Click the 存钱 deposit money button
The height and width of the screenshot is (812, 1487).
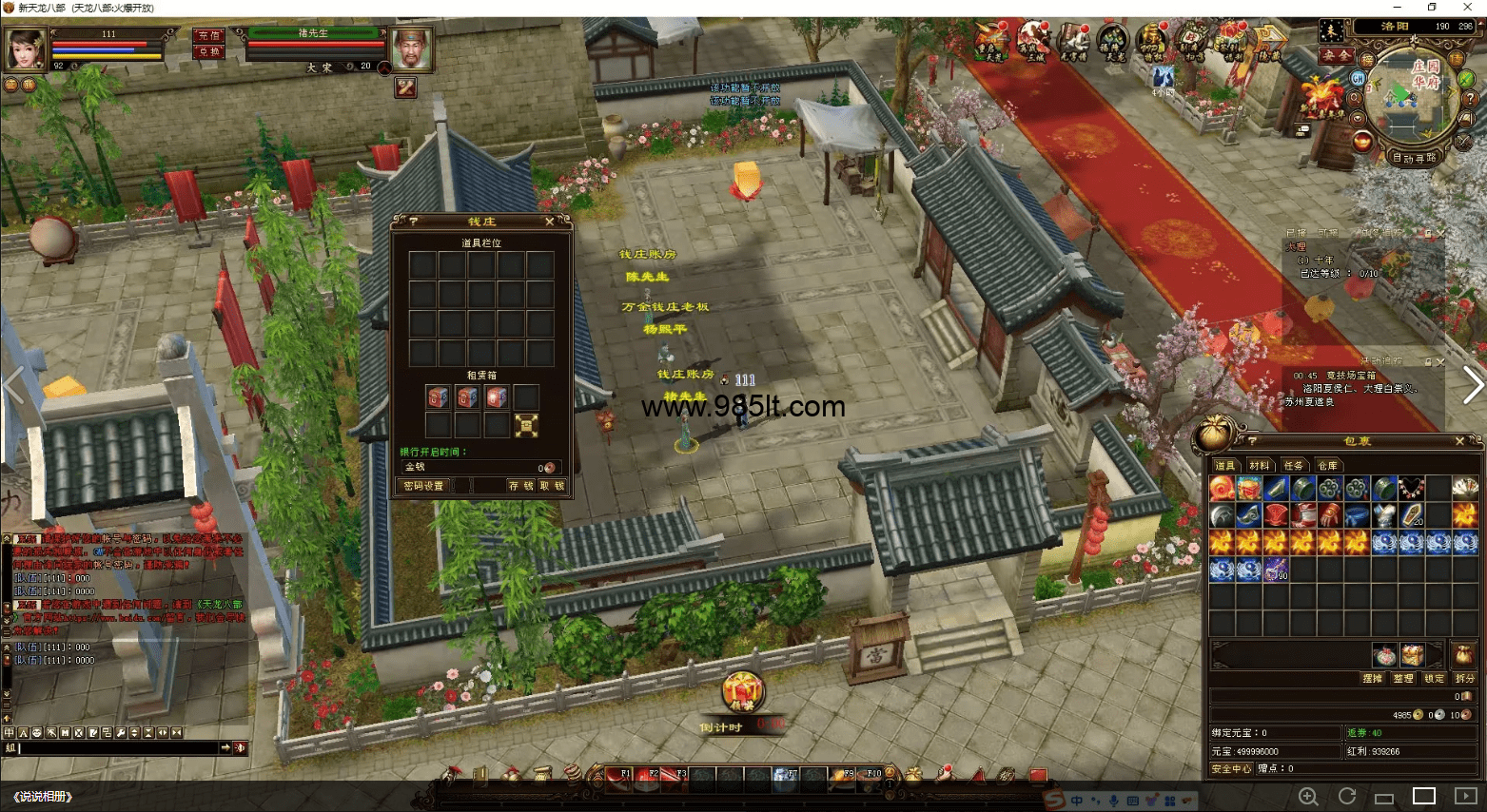click(520, 486)
